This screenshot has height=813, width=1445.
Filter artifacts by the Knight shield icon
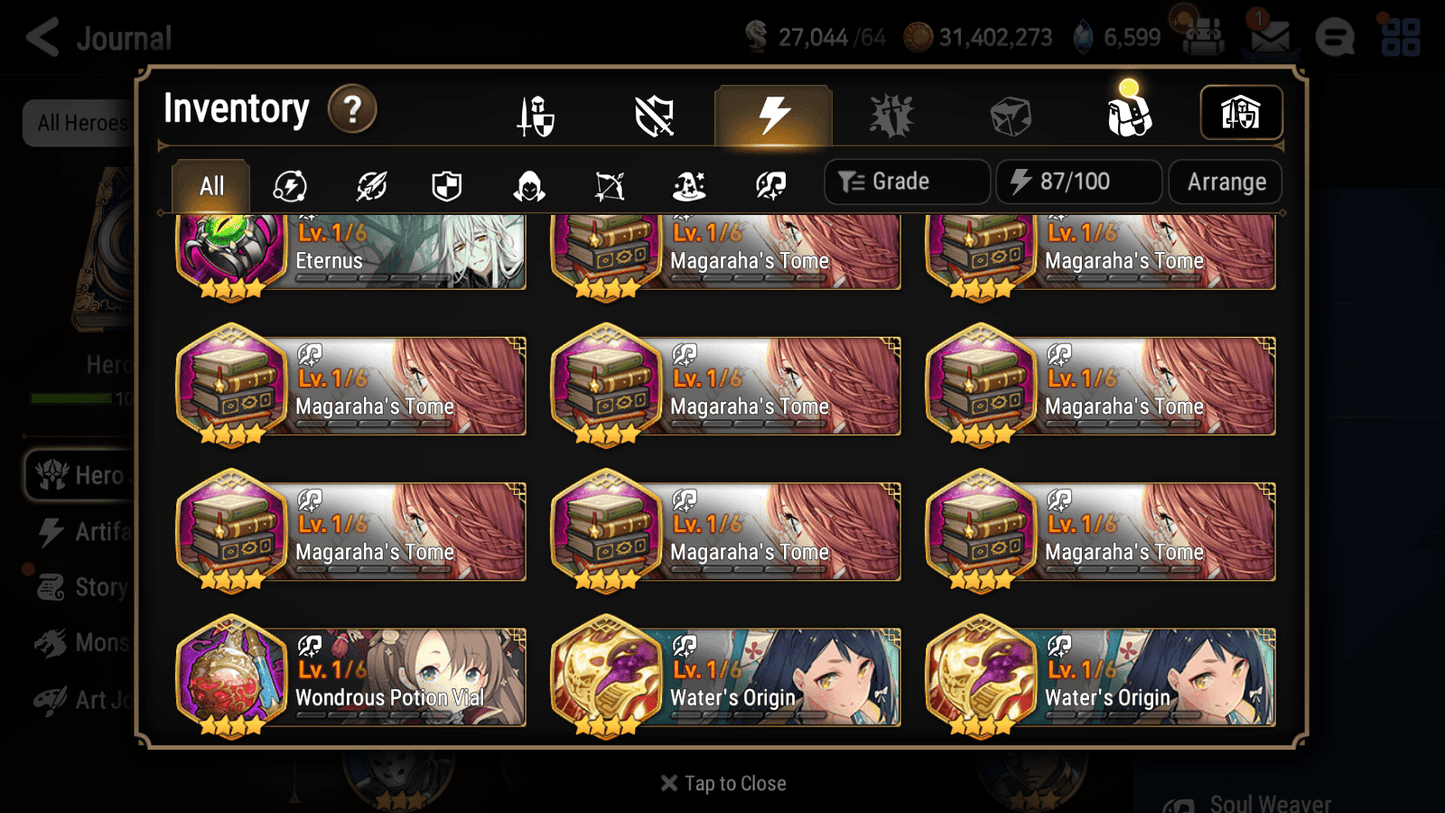447,182
